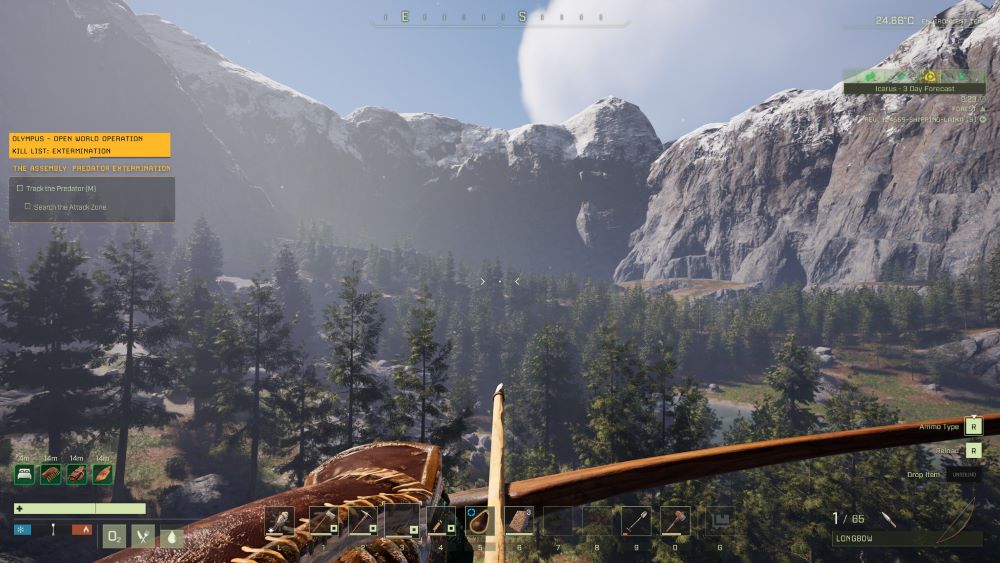This screenshot has height=563, width=1000.
Task: Click the oxygen O2 status icon
Action: 115,536
